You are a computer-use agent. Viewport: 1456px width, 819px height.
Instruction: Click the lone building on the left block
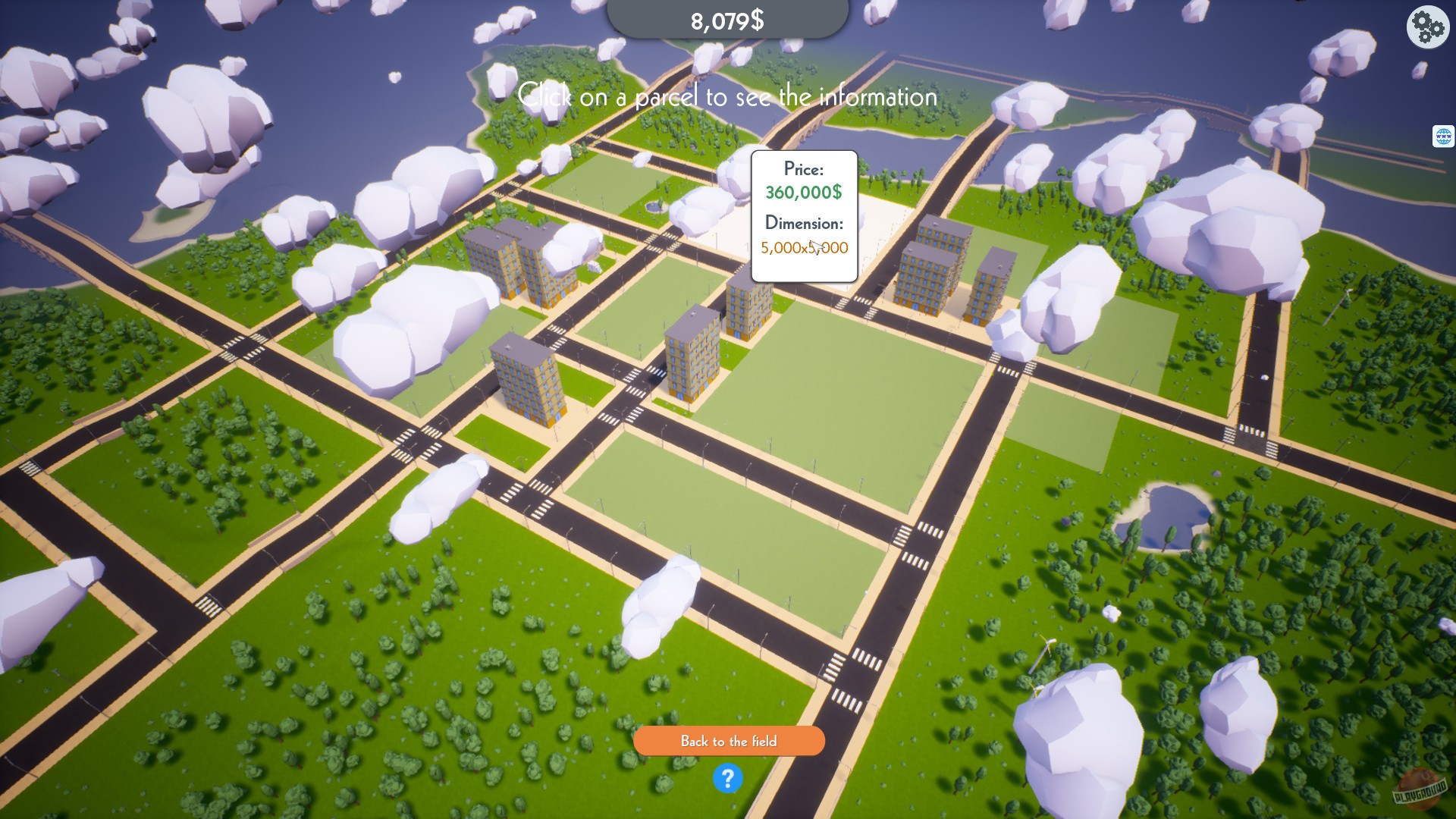click(531, 379)
